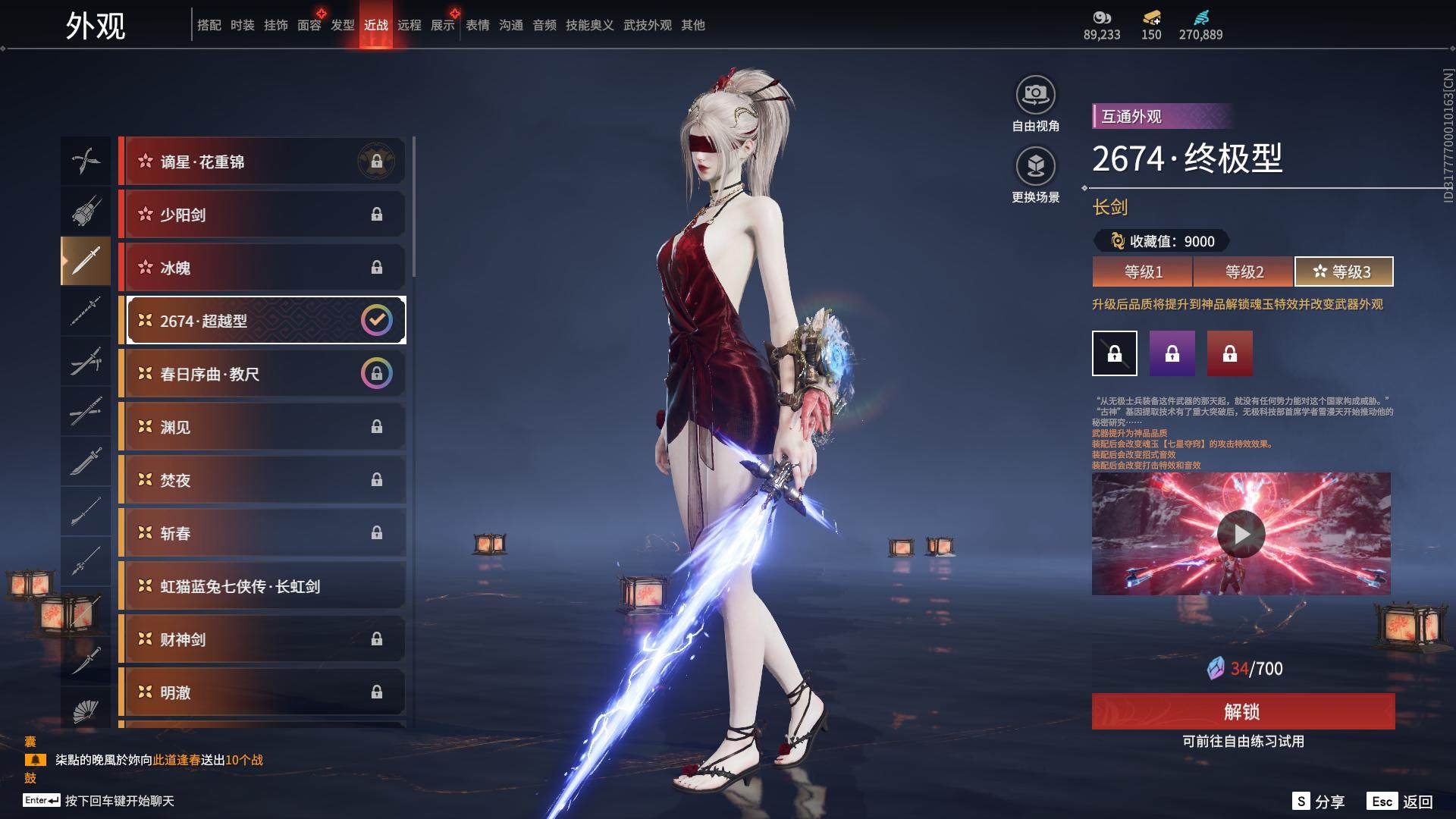The height and width of the screenshot is (819, 1456).
Task: Switch to 等级1 skin level
Action: (x=1143, y=271)
